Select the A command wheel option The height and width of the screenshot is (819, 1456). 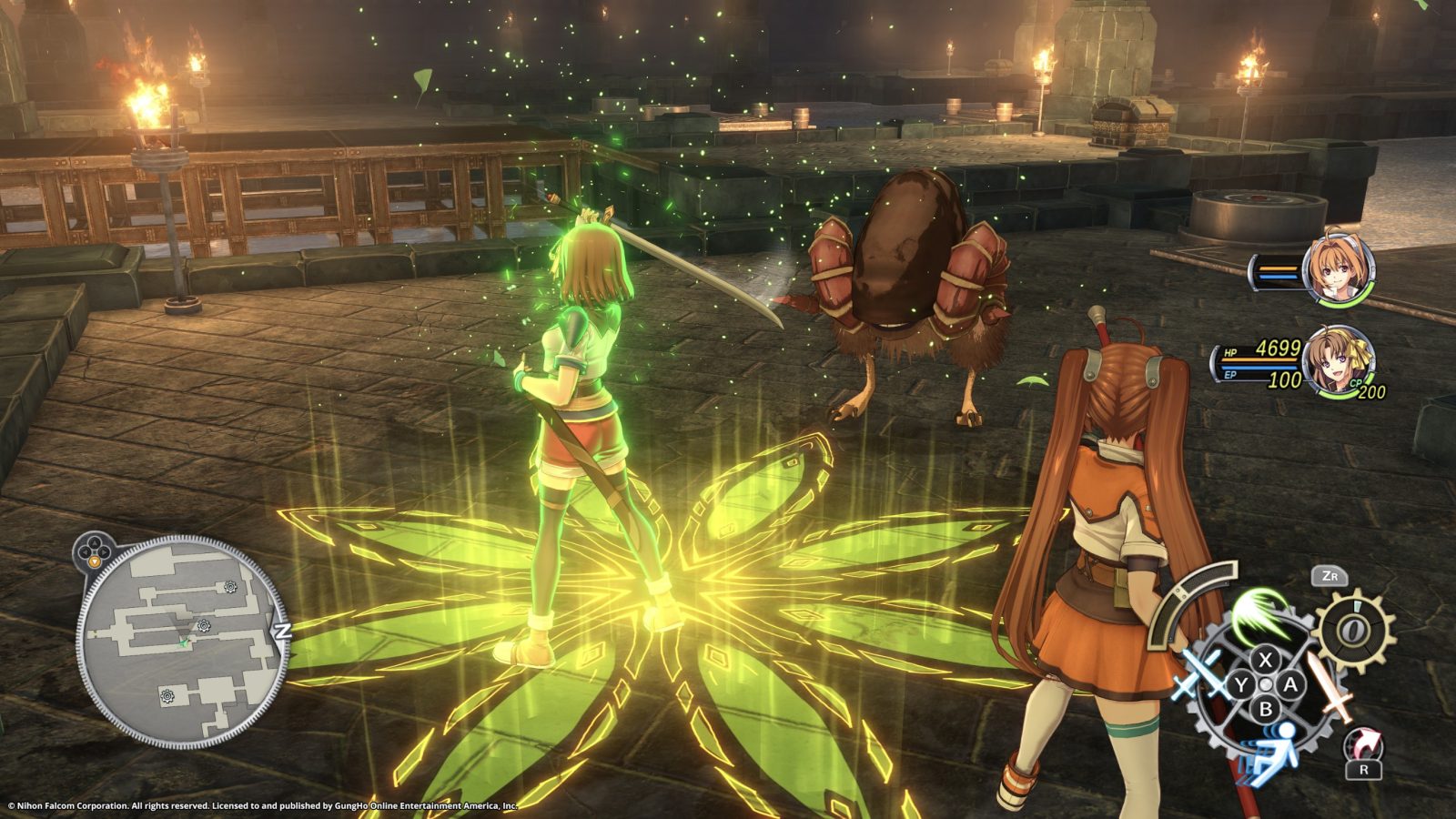(x=1289, y=684)
